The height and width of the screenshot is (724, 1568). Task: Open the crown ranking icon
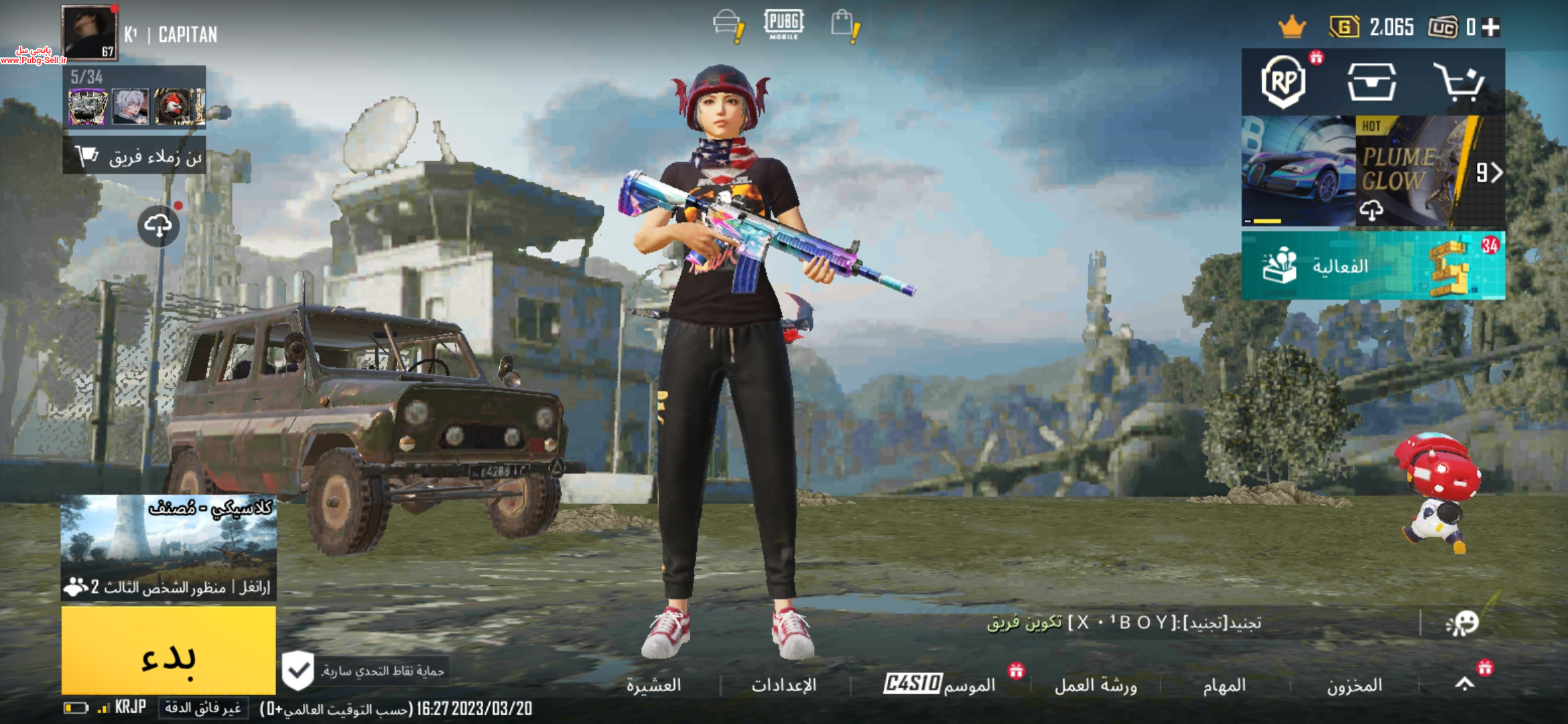tap(1291, 27)
